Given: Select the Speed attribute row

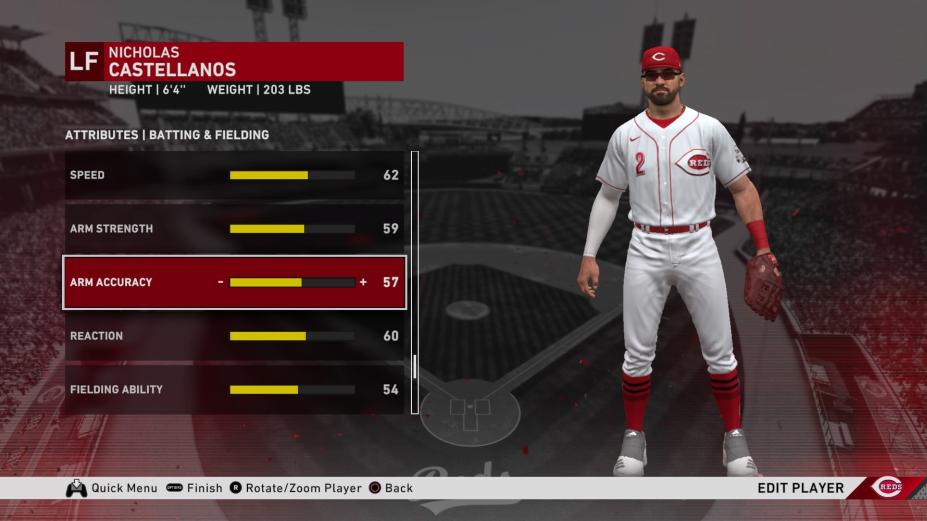Looking at the screenshot, I should (x=234, y=175).
